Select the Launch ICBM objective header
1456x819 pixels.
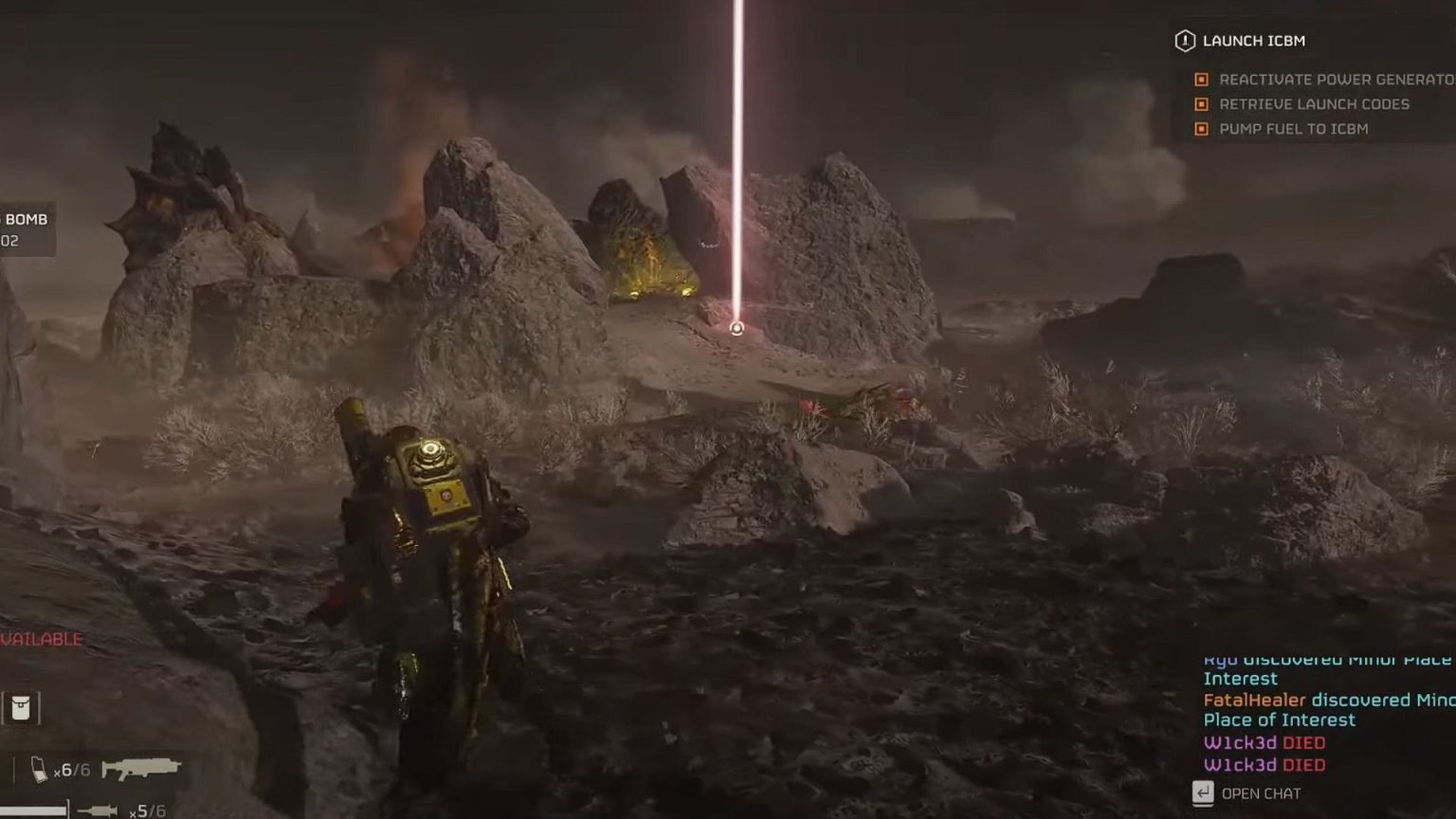pos(1253,41)
